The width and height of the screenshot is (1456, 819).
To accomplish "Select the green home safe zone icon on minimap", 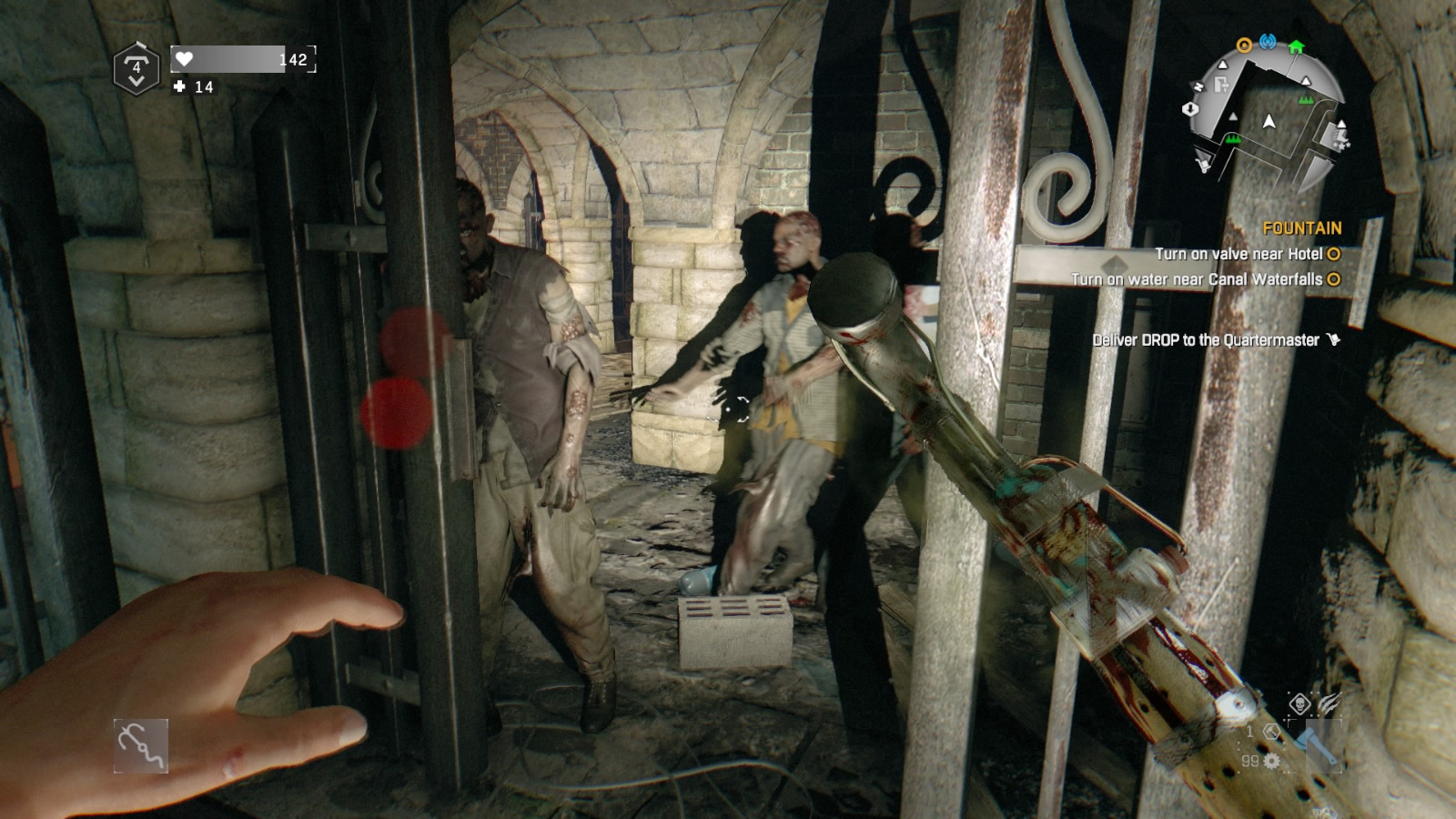I will pyautogui.click(x=1296, y=45).
